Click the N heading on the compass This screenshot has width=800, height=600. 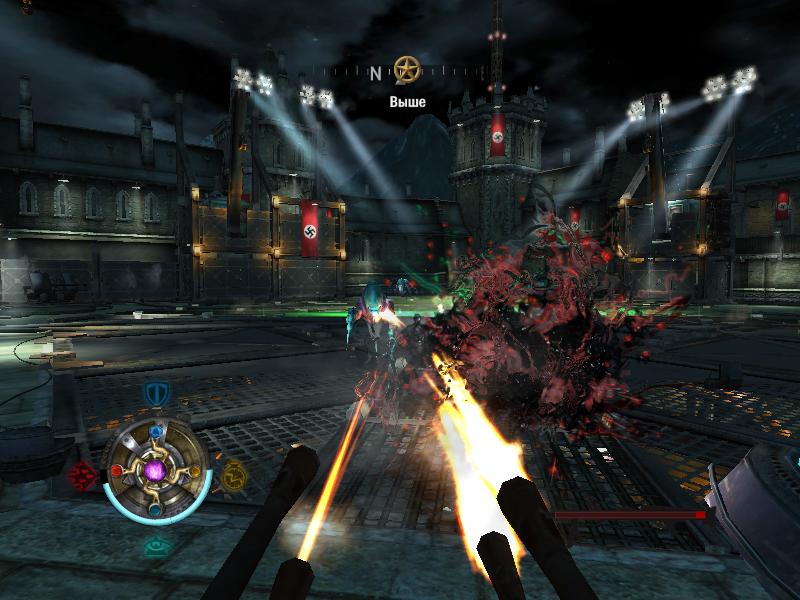pyautogui.click(x=375, y=73)
